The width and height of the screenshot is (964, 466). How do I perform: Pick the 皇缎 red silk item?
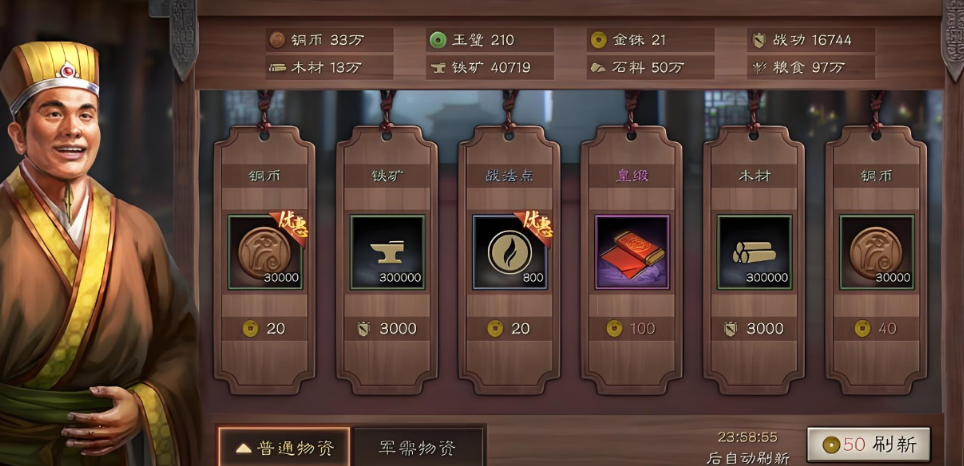tap(632, 253)
